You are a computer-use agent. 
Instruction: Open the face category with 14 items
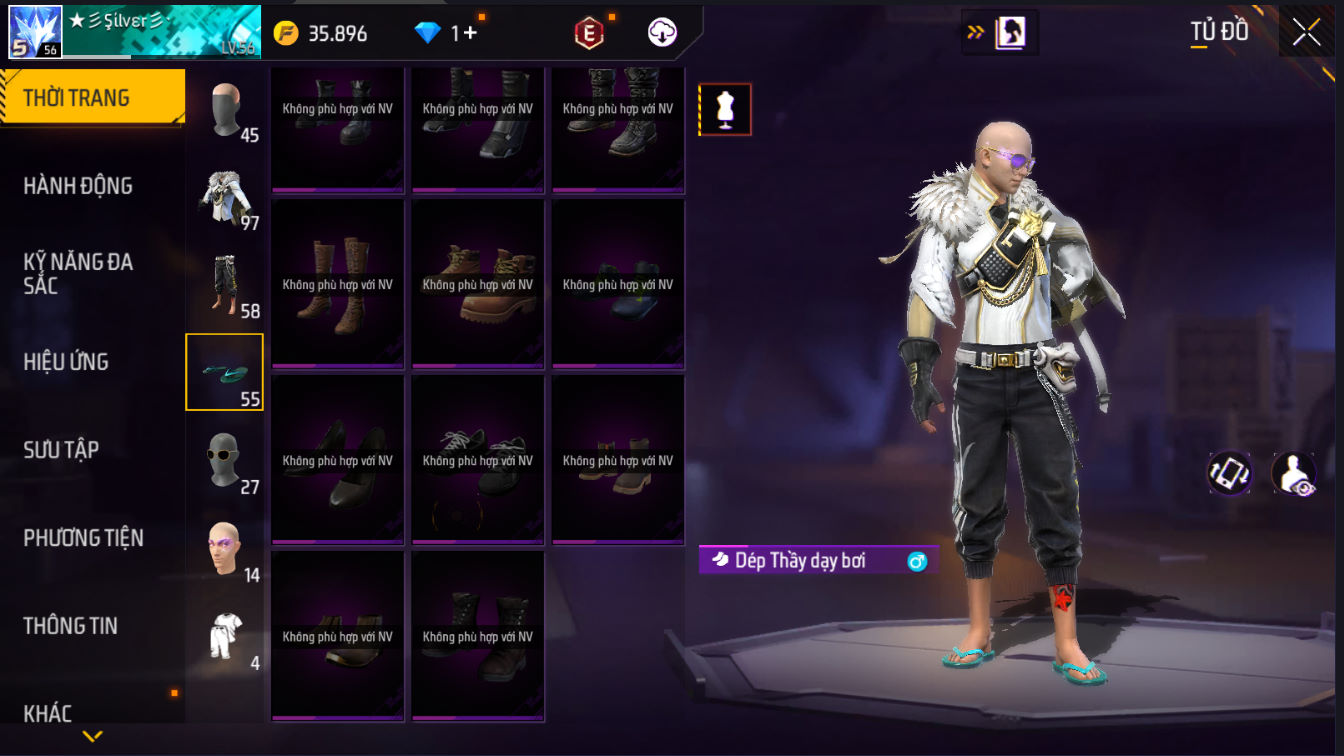pyautogui.click(x=226, y=548)
